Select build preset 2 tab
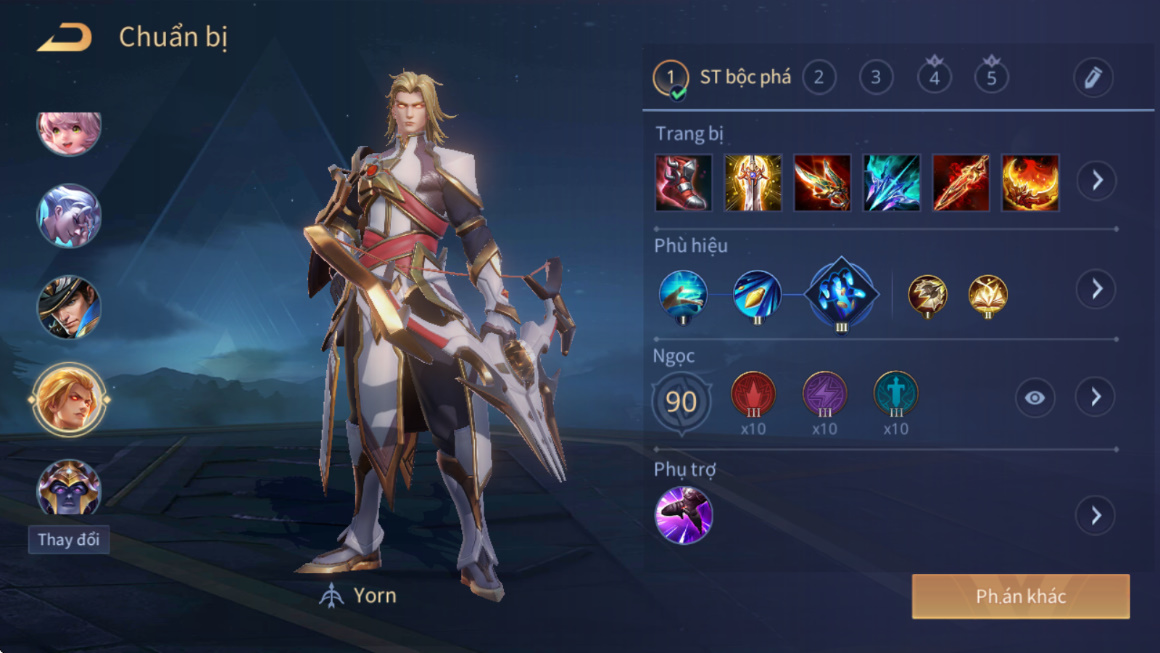This screenshot has height=653, width=1160. click(819, 77)
